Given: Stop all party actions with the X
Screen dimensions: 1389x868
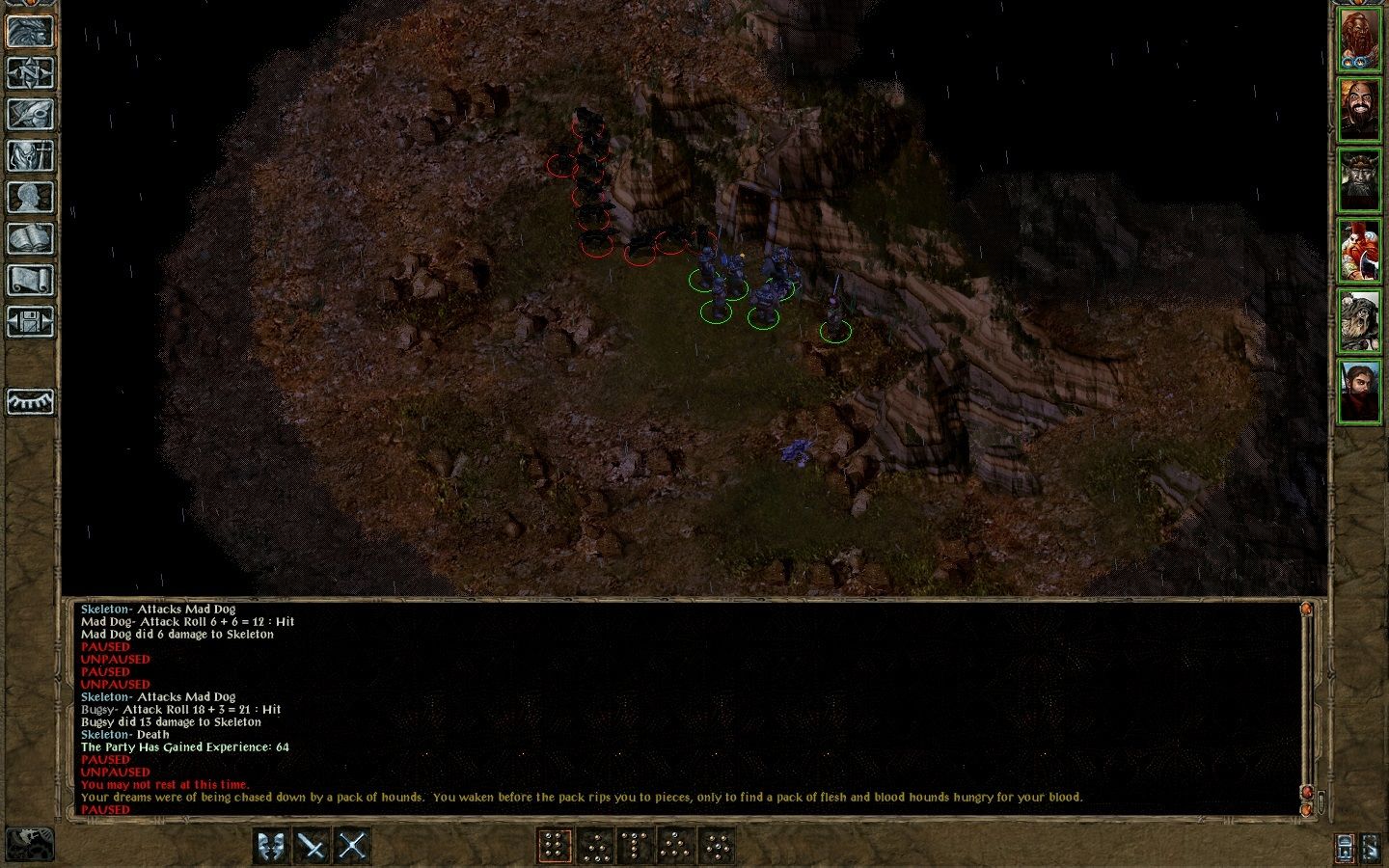Looking at the screenshot, I should coord(351,843).
